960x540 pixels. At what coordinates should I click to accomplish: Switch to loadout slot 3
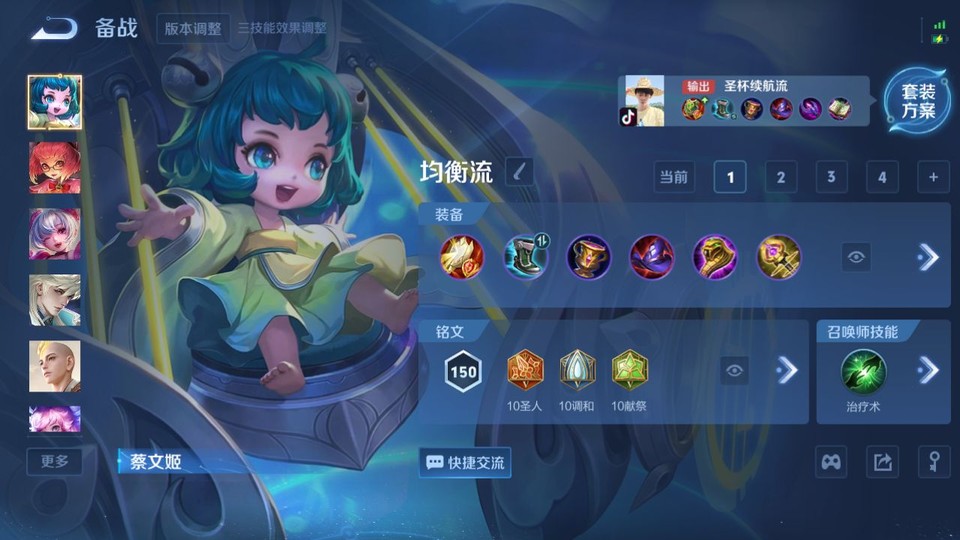pyautogui.click(x=831, y=177)
